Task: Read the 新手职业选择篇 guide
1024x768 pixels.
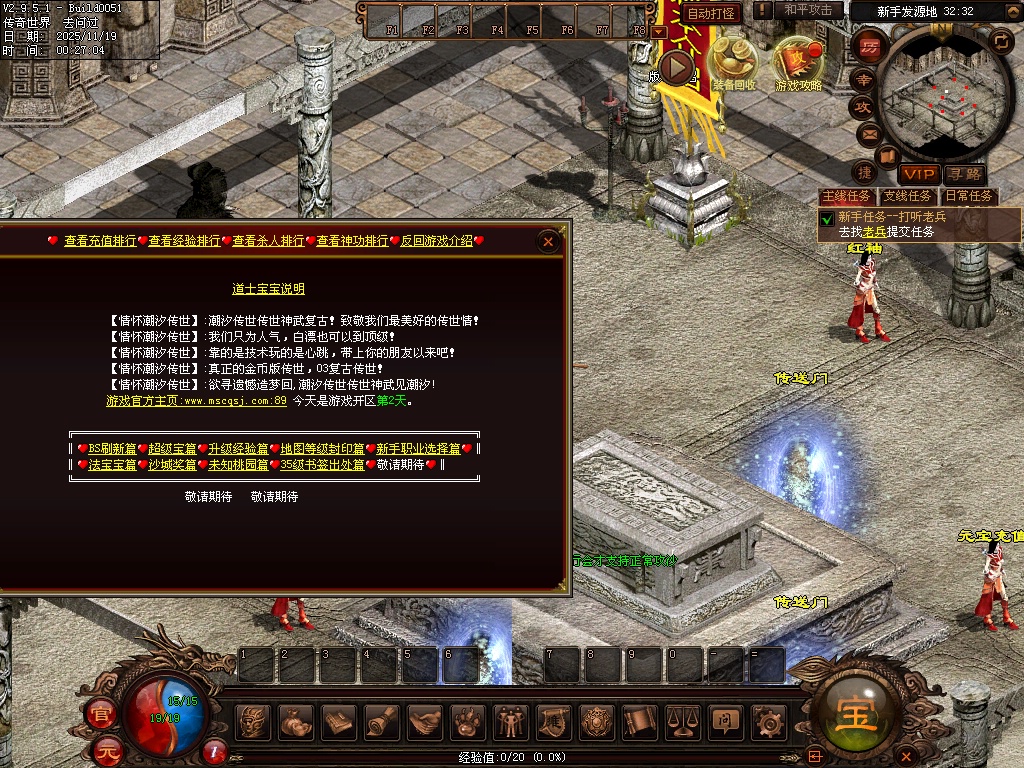Action: point(418,449)
